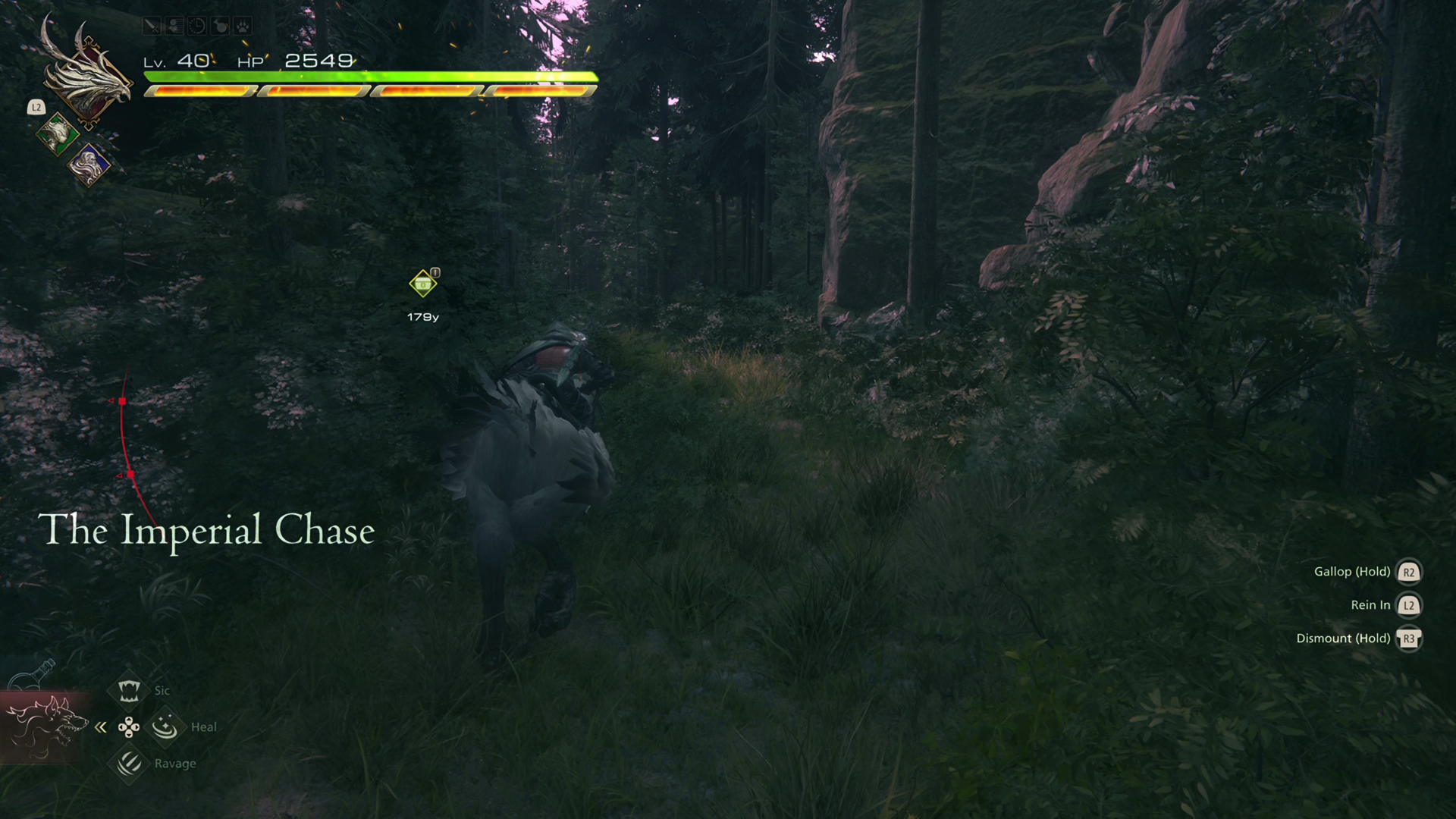Select the Torgal wolf portrait
Image resolution: width=1456 pixels, height=819 pixels.
pos(45,727)
